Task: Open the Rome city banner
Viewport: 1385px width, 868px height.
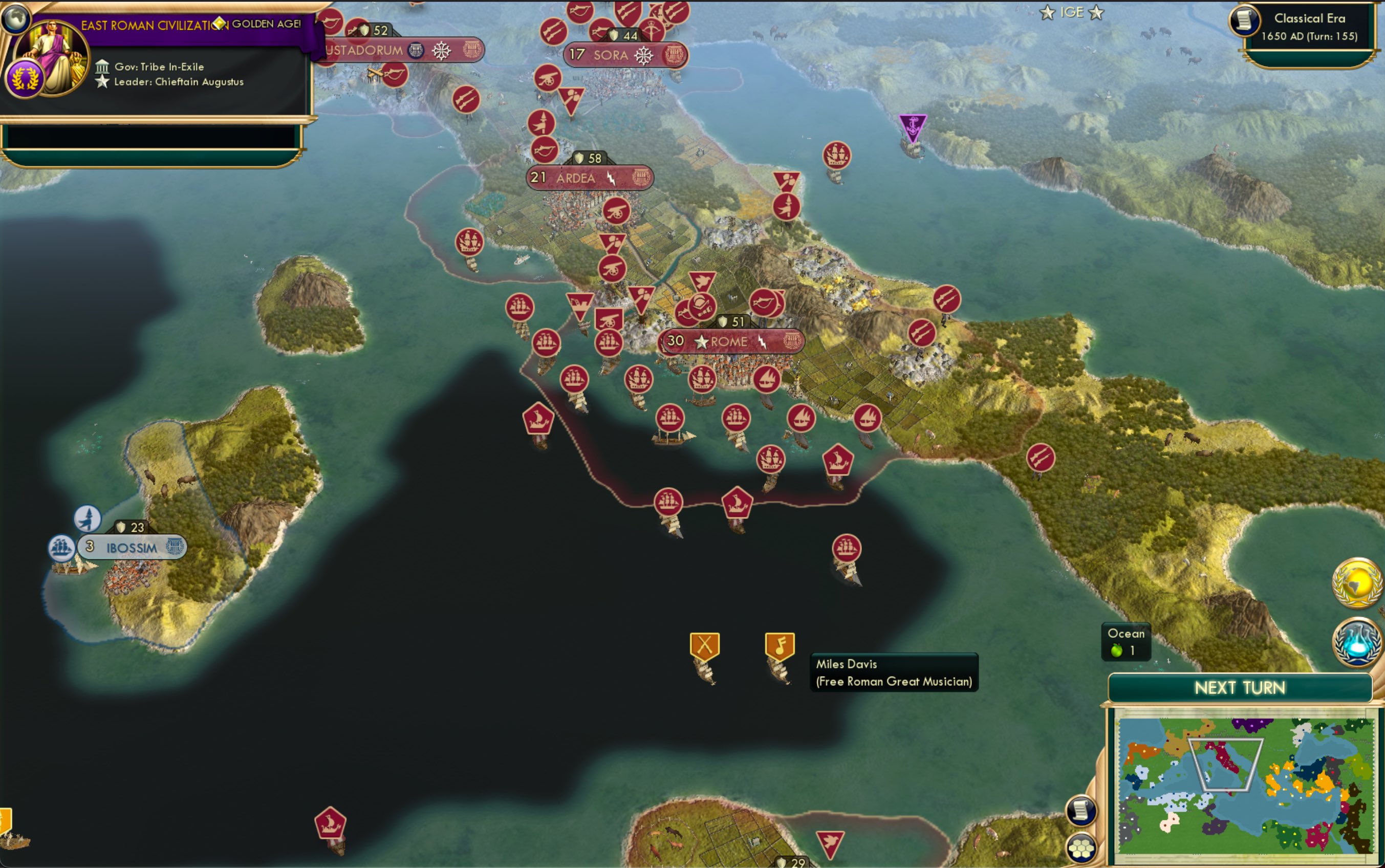Action: pyautogui.click(x=728, y=340)
